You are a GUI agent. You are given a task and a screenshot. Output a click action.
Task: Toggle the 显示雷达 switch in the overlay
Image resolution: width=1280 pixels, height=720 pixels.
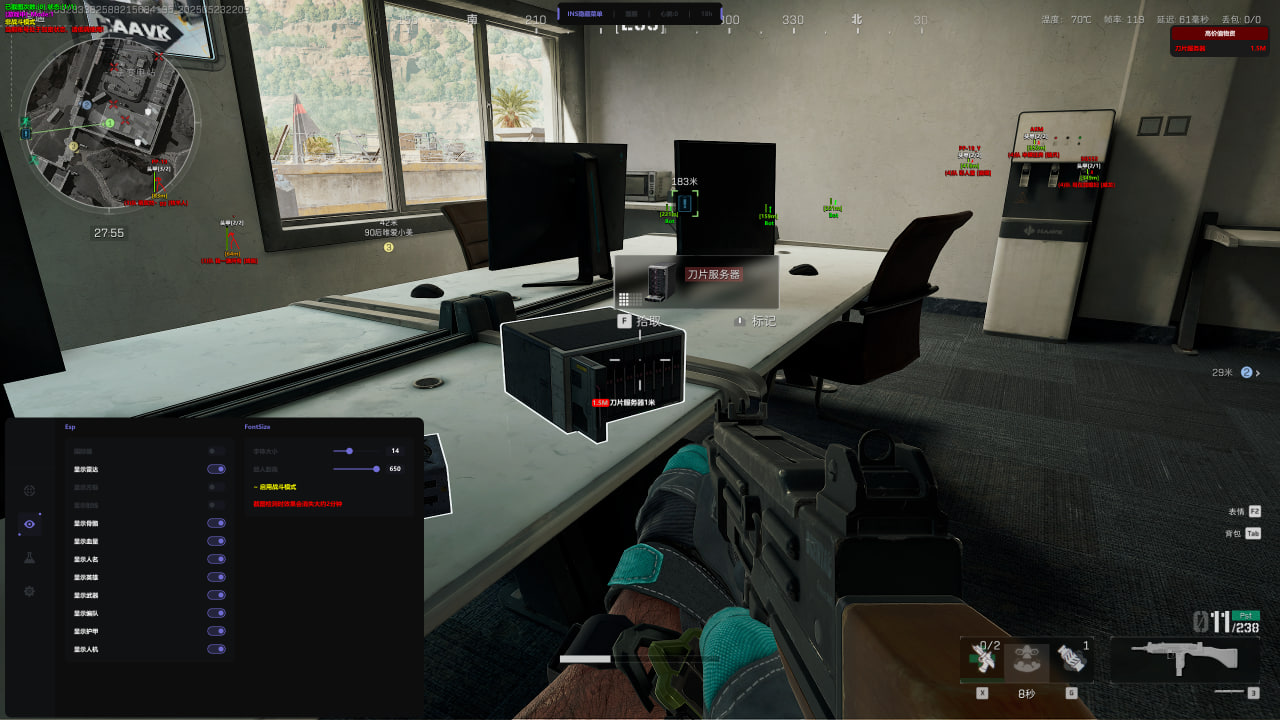(216, 469)
